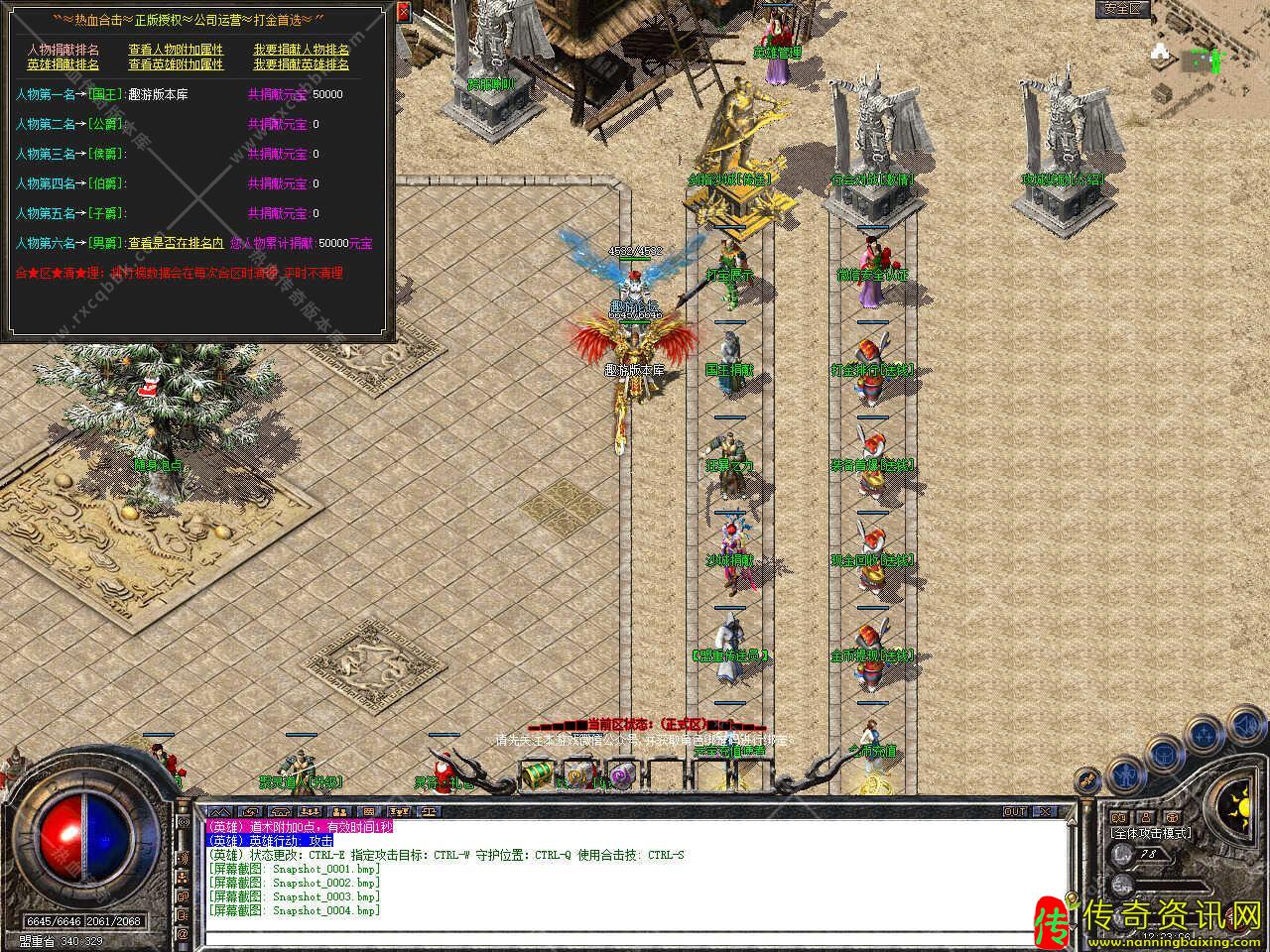
Task: Close the donation ranking panel
Action: pyautogui.click(x=402, y=12)
